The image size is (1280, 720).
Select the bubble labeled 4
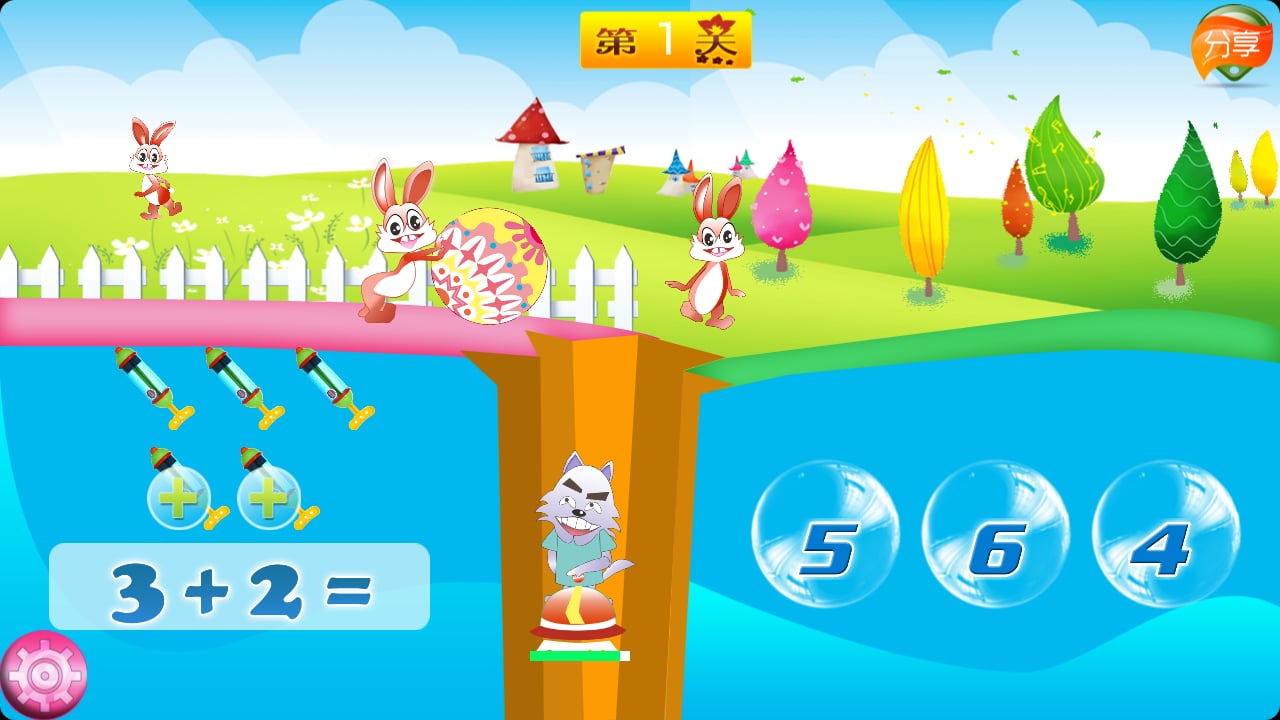point(1165,534)
